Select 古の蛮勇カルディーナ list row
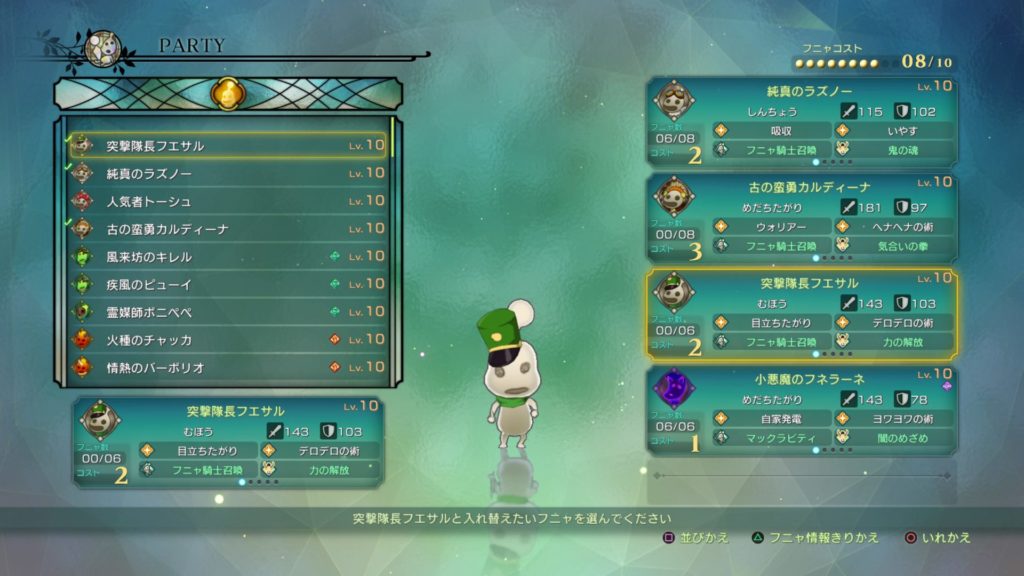The width and height of the screenshot is (1024, 576). [230, 229]
